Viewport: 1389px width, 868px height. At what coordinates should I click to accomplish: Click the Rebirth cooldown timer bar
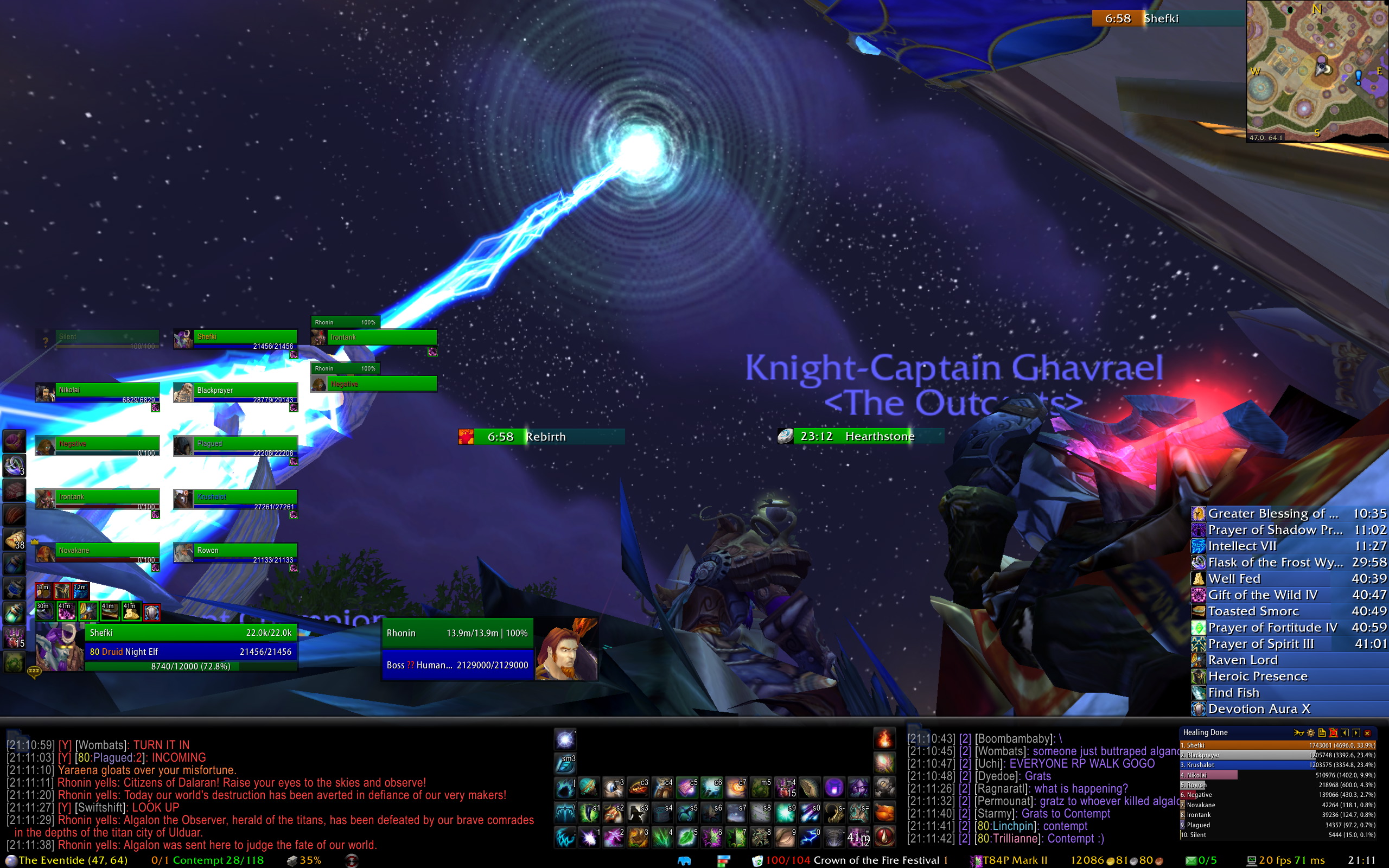541,437
